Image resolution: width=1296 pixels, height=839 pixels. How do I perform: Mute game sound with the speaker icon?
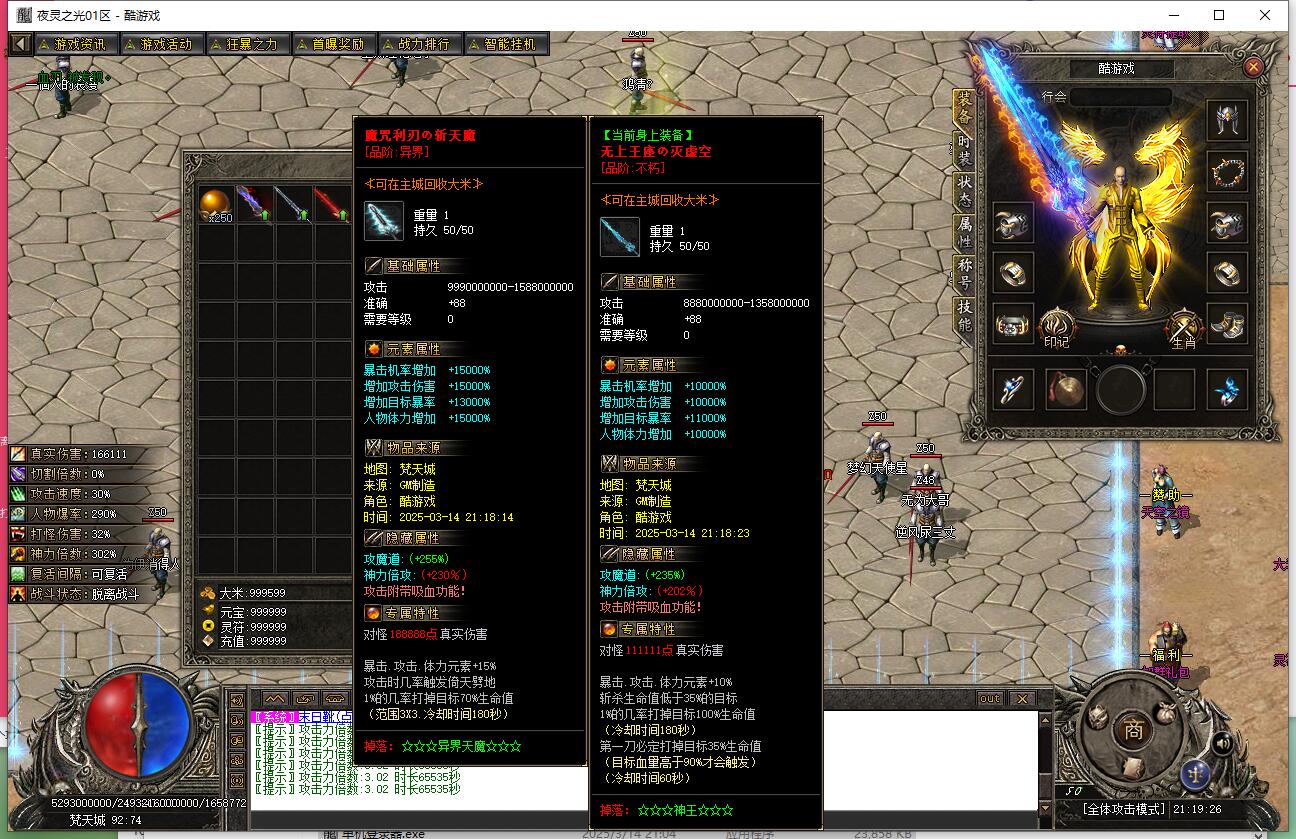(1222, 742)
